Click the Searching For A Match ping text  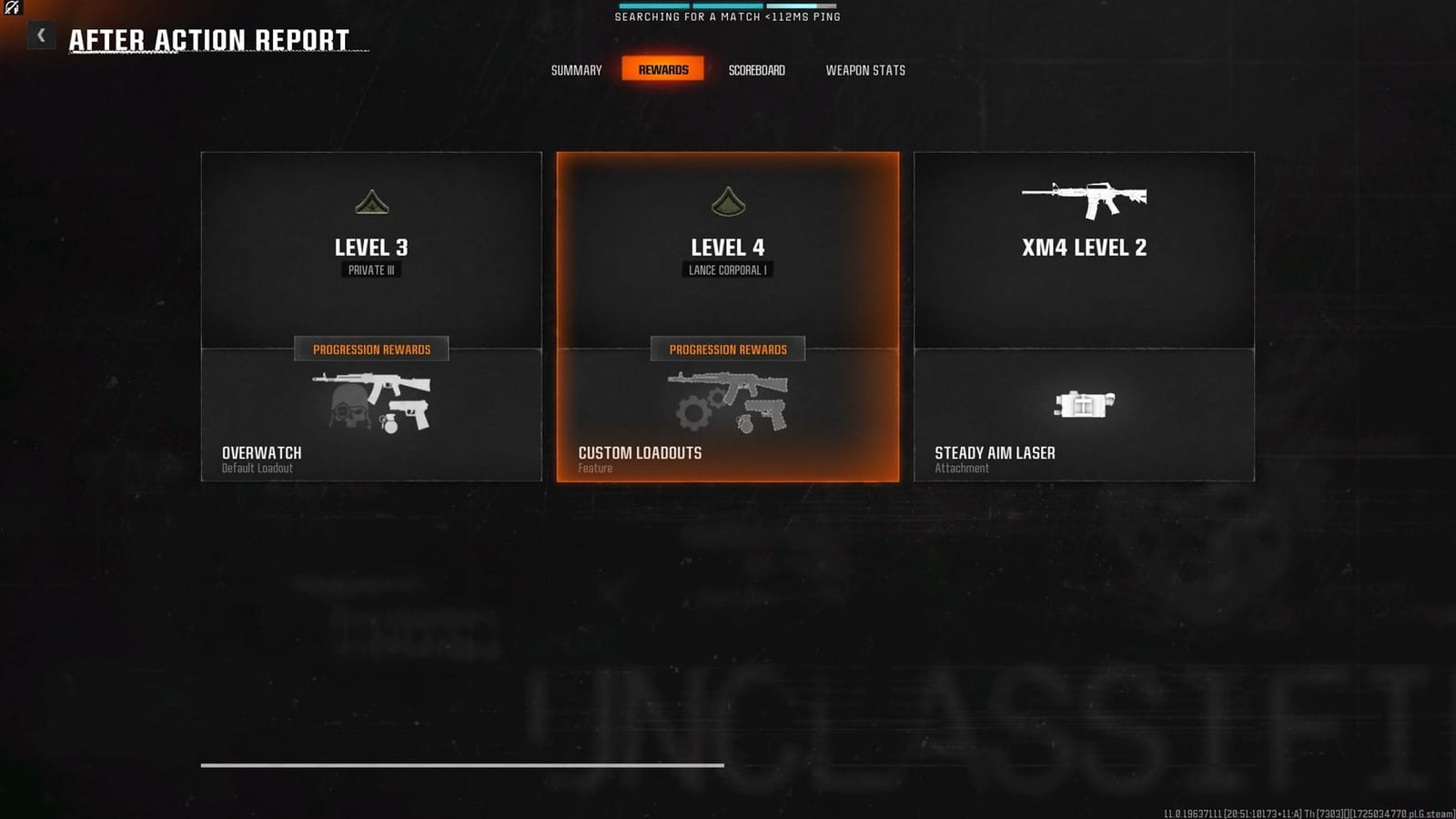728,15
